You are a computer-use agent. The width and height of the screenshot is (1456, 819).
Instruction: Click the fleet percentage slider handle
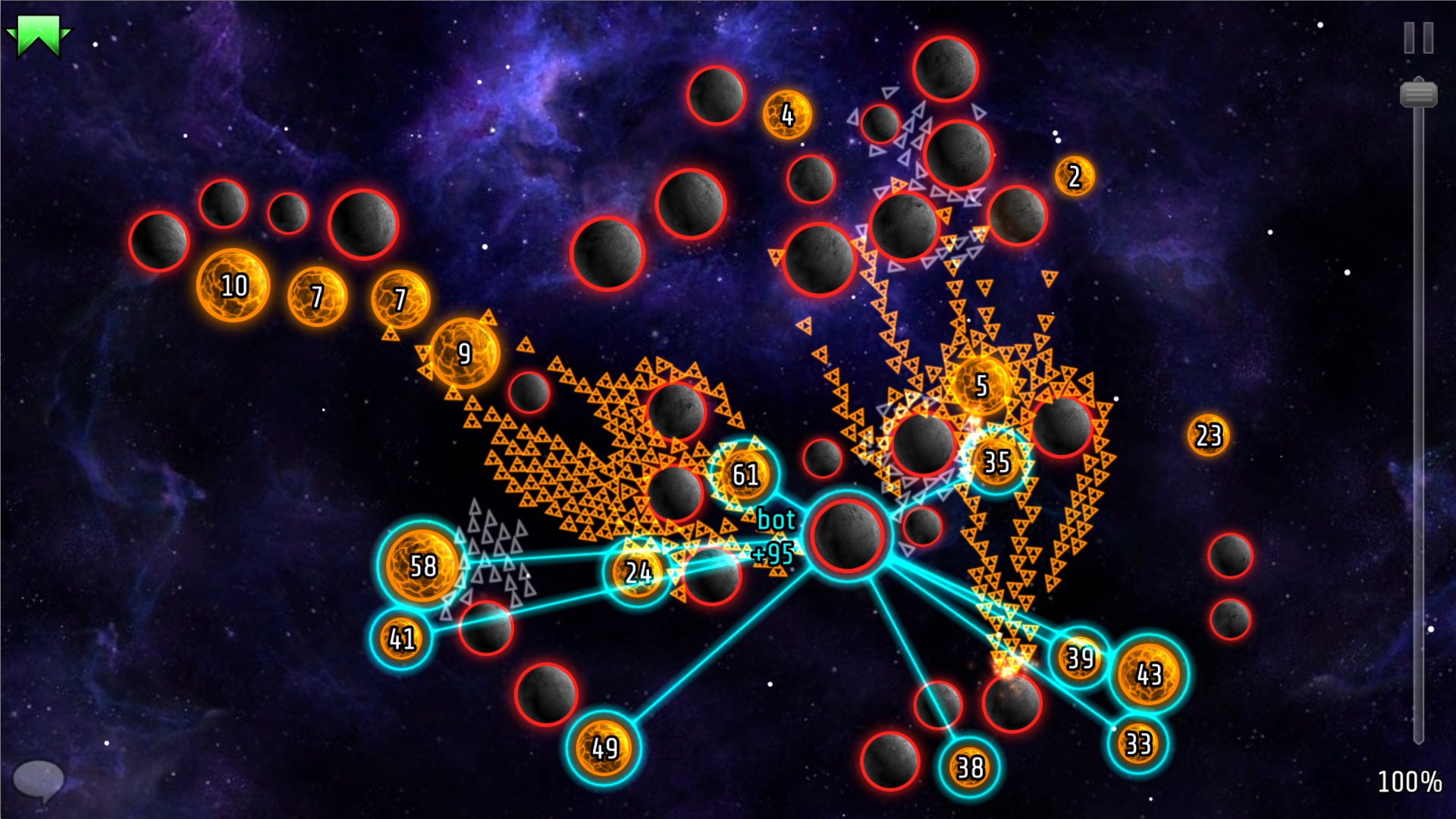tap(1418, 94)
